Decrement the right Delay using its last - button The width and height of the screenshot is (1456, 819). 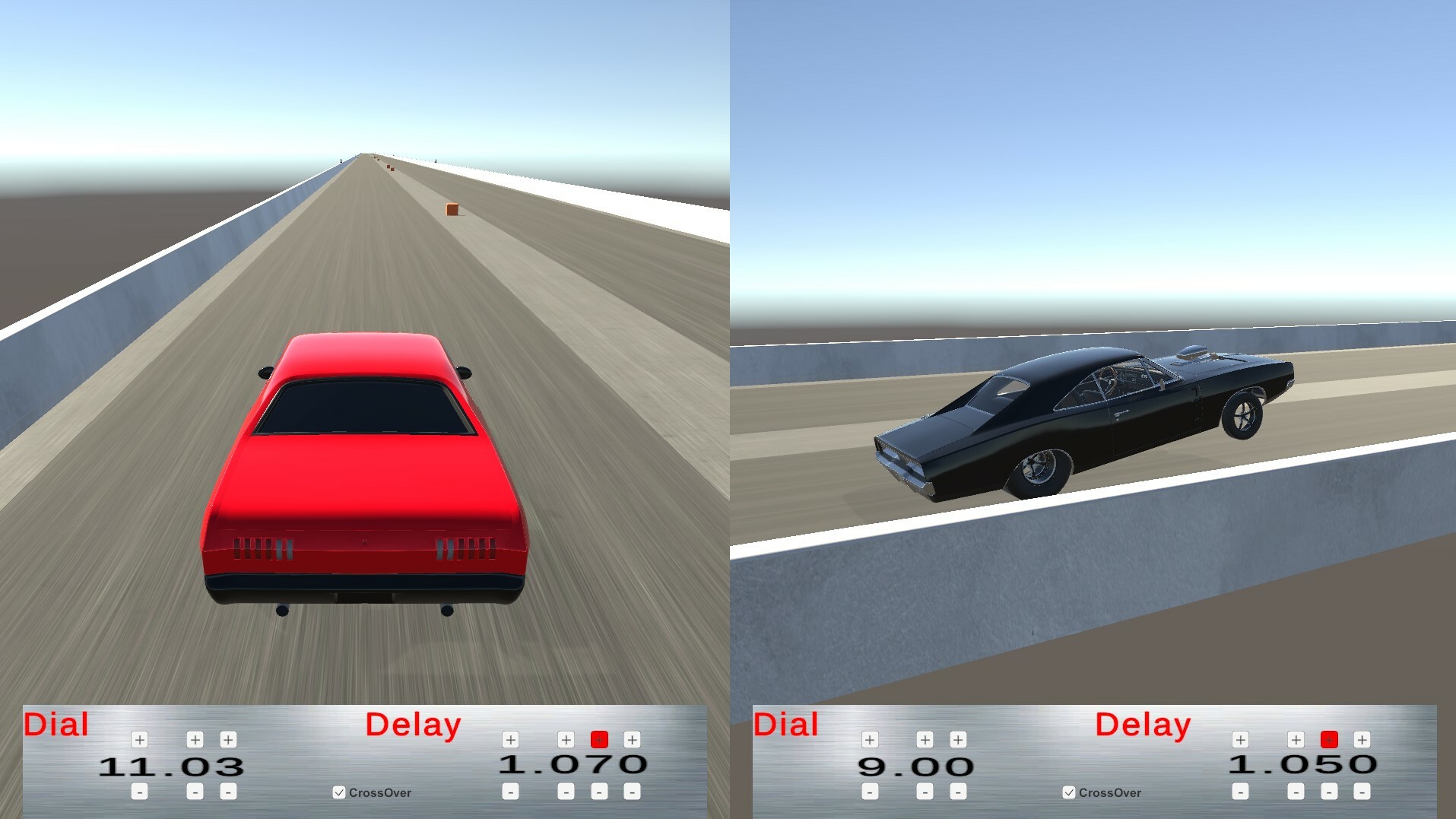(1361, 791)
